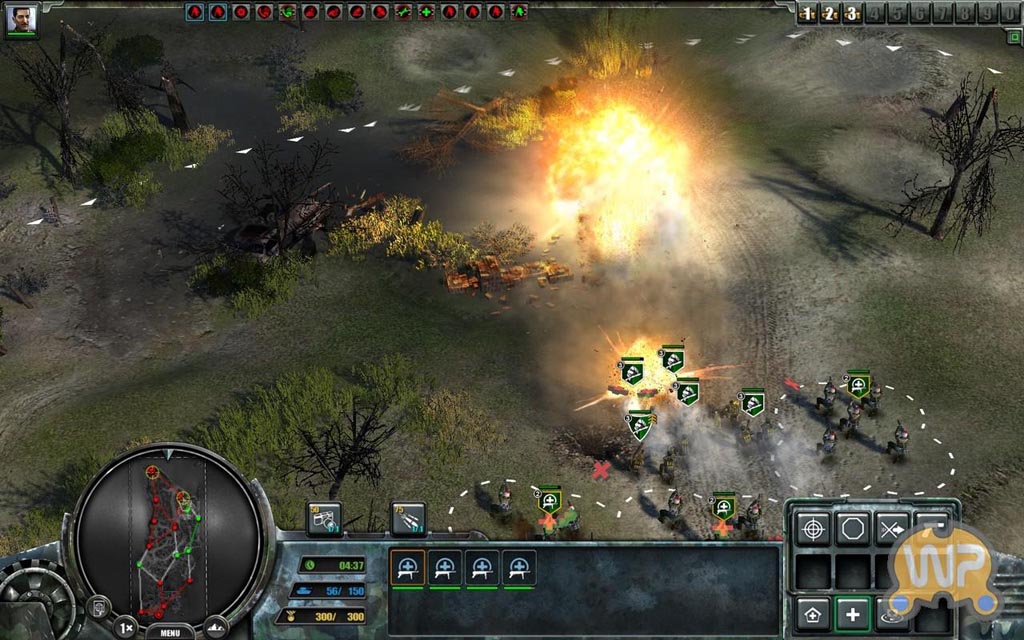Select control group 1
The height and width of the screenshot is (640, 1024).
[809, 14]
